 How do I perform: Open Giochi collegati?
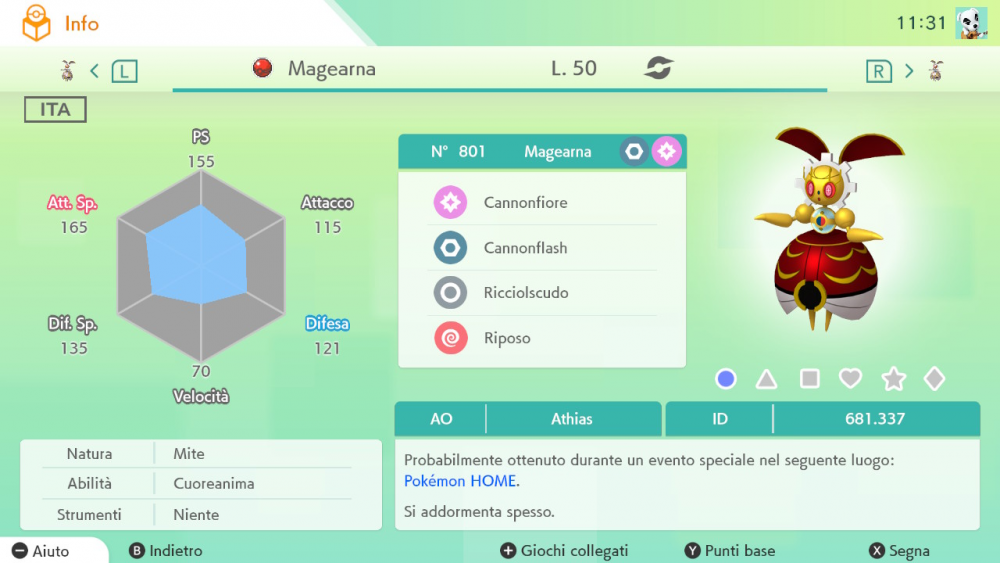(x=564, y=551)
